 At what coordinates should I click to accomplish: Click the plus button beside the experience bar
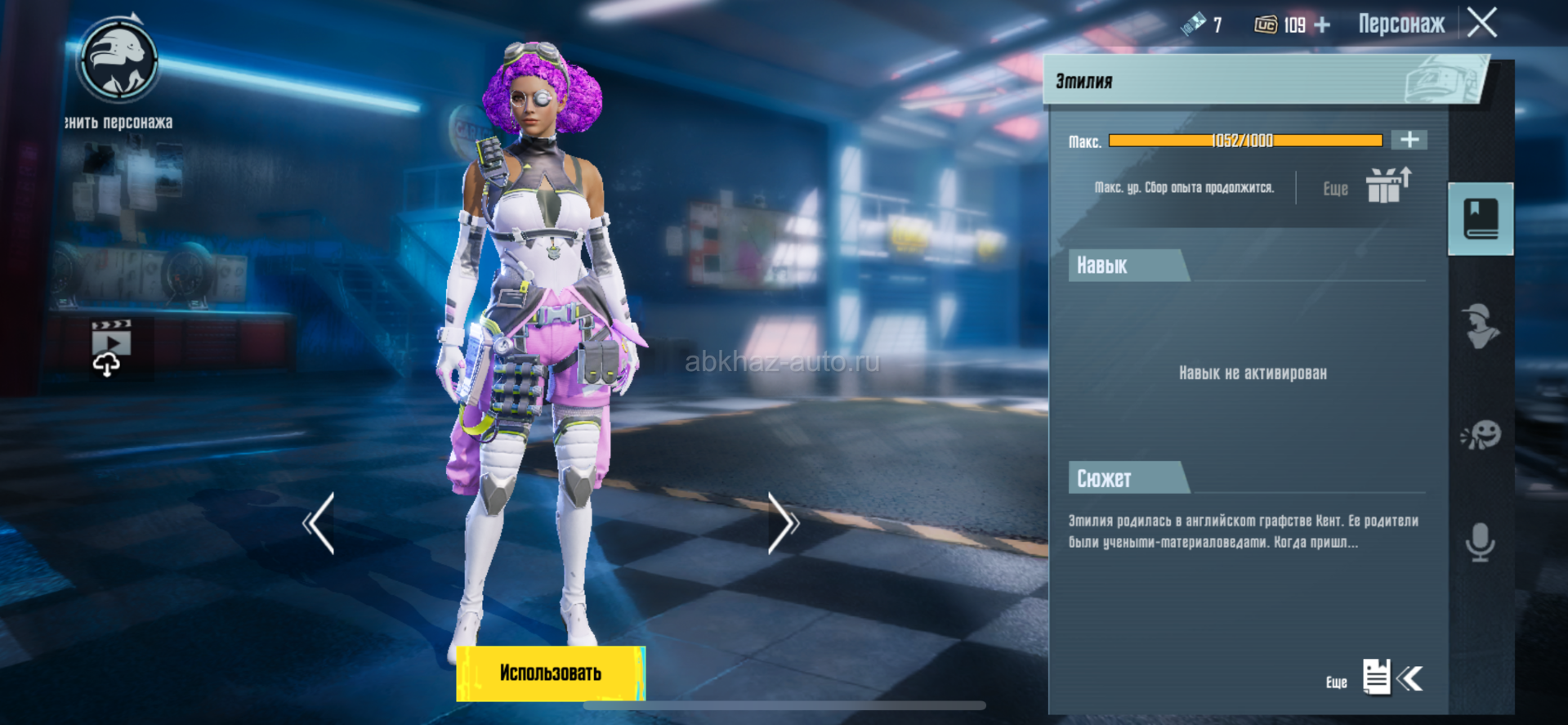(1409, 140)
